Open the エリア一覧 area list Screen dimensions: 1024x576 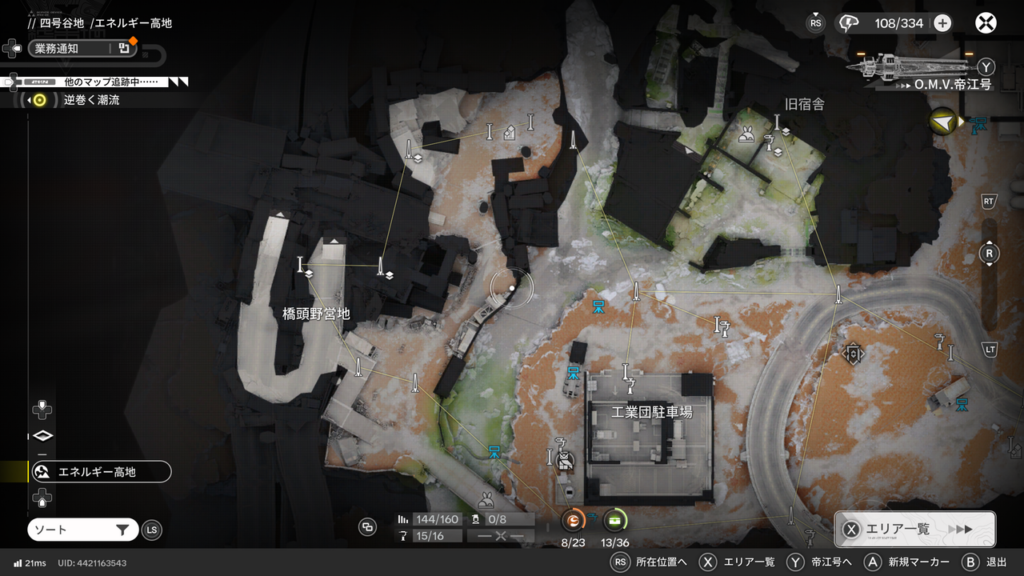pos(914,529)
